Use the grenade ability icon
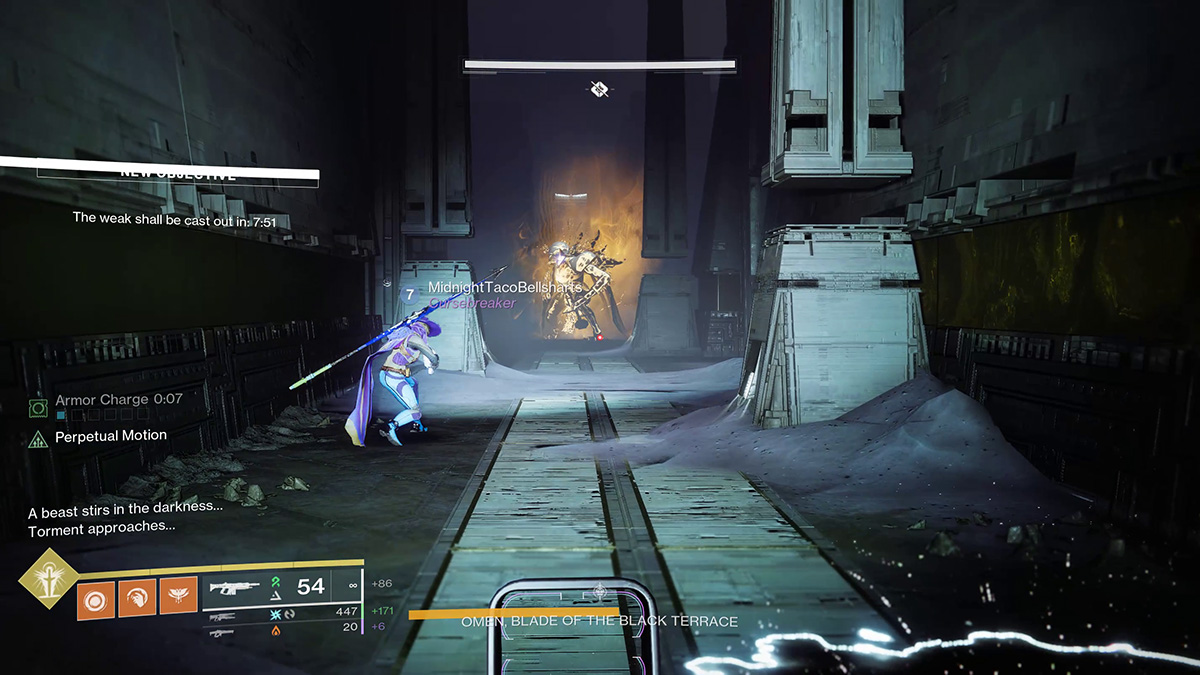 point(96,598)
